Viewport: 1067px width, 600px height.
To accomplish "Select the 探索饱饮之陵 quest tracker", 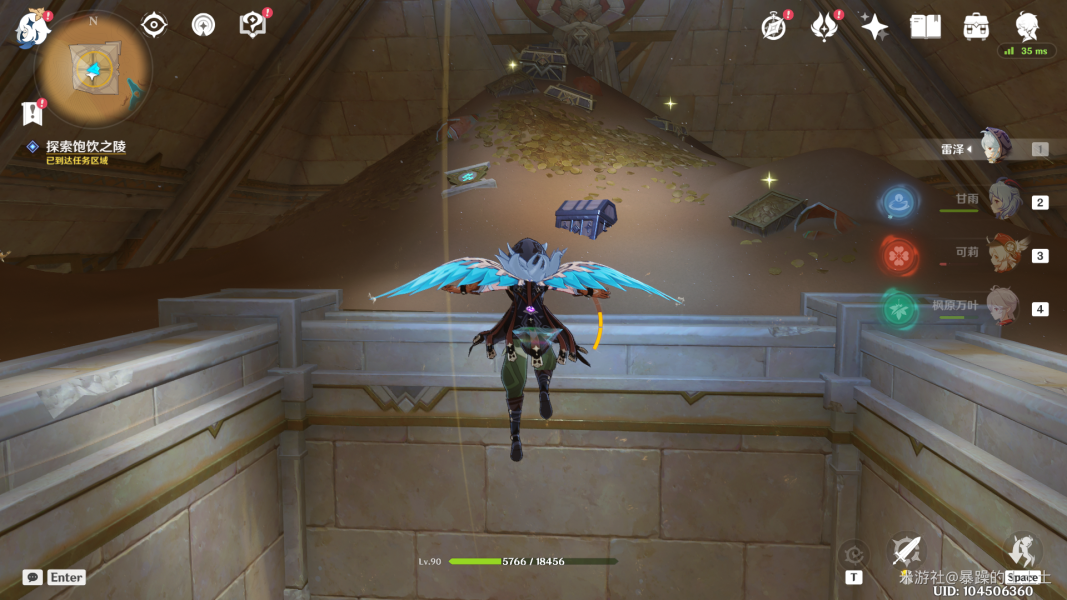I will [x=86, y=147].
